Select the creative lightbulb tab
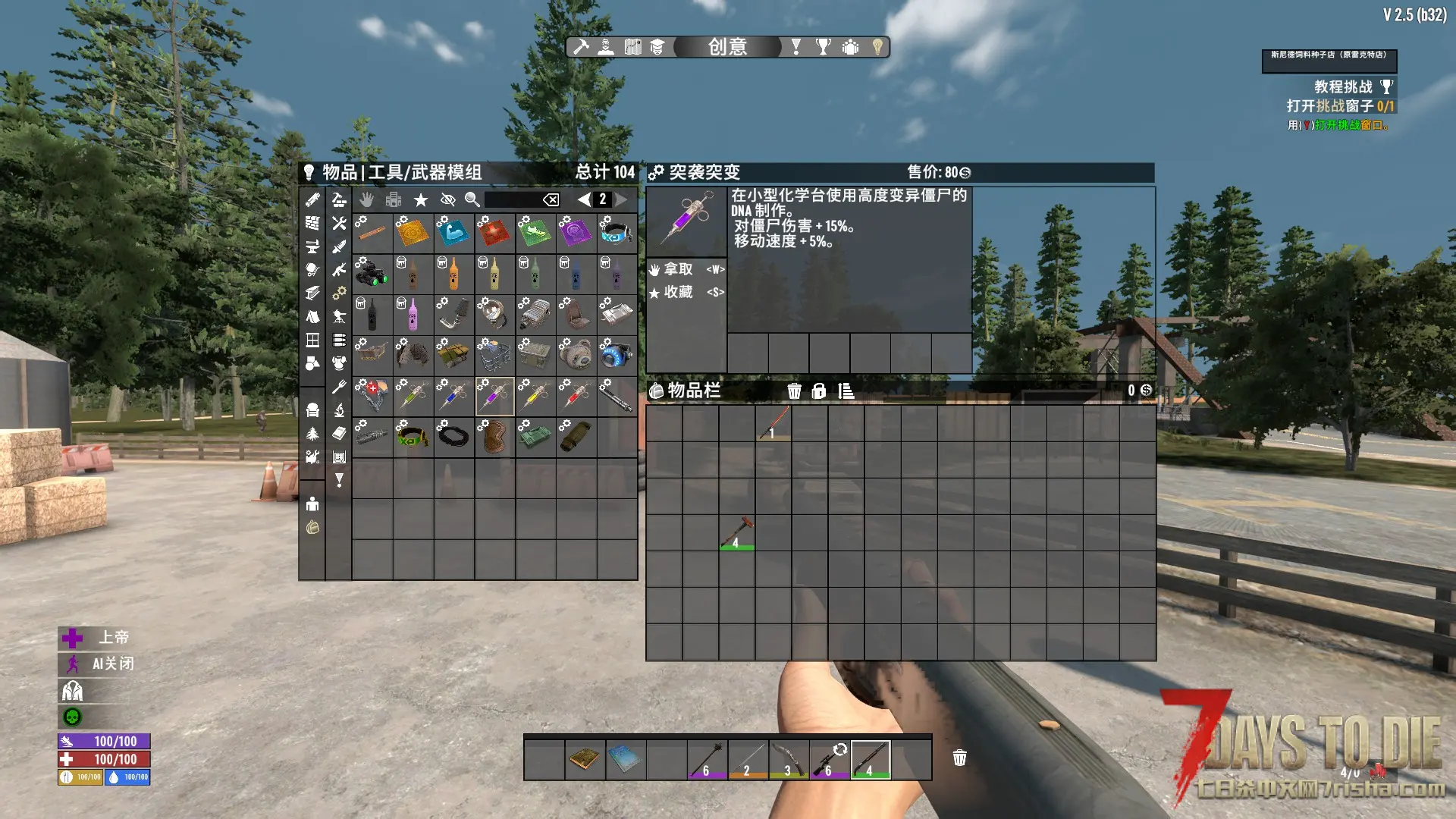 (877, 47)
